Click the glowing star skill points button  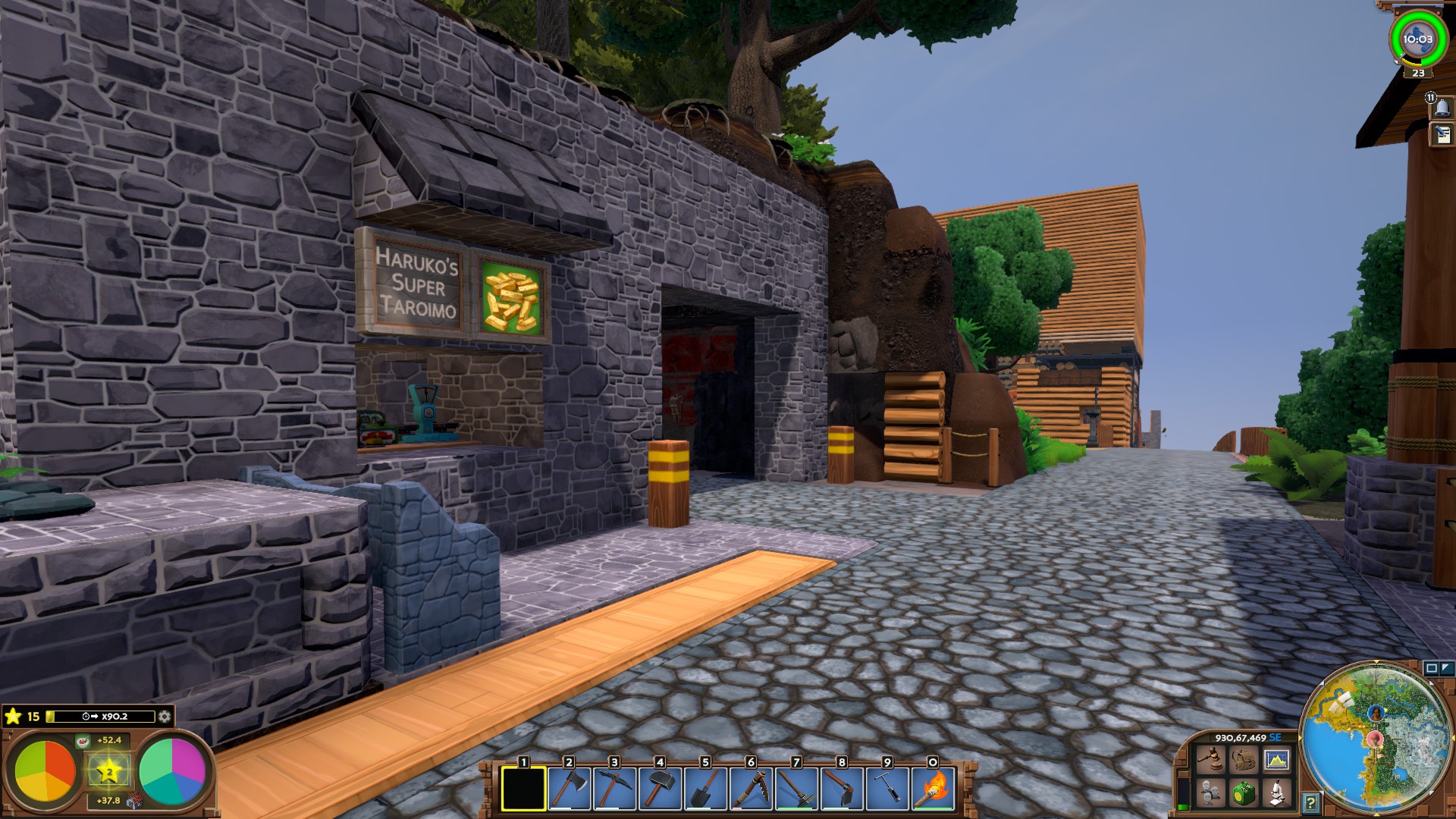[x=109, y=771]
